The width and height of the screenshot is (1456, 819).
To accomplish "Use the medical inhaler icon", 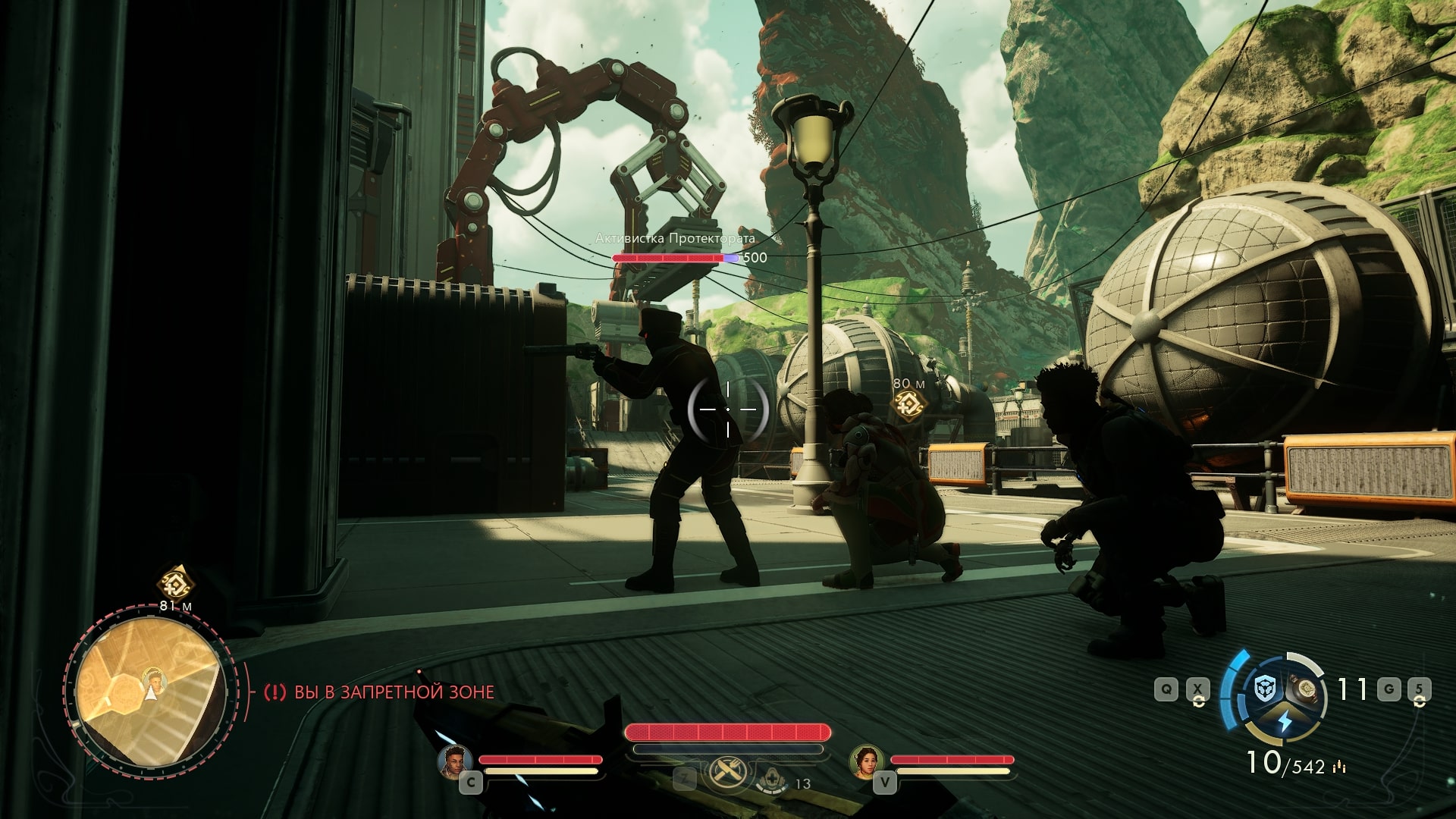I will tap(773, 780).
